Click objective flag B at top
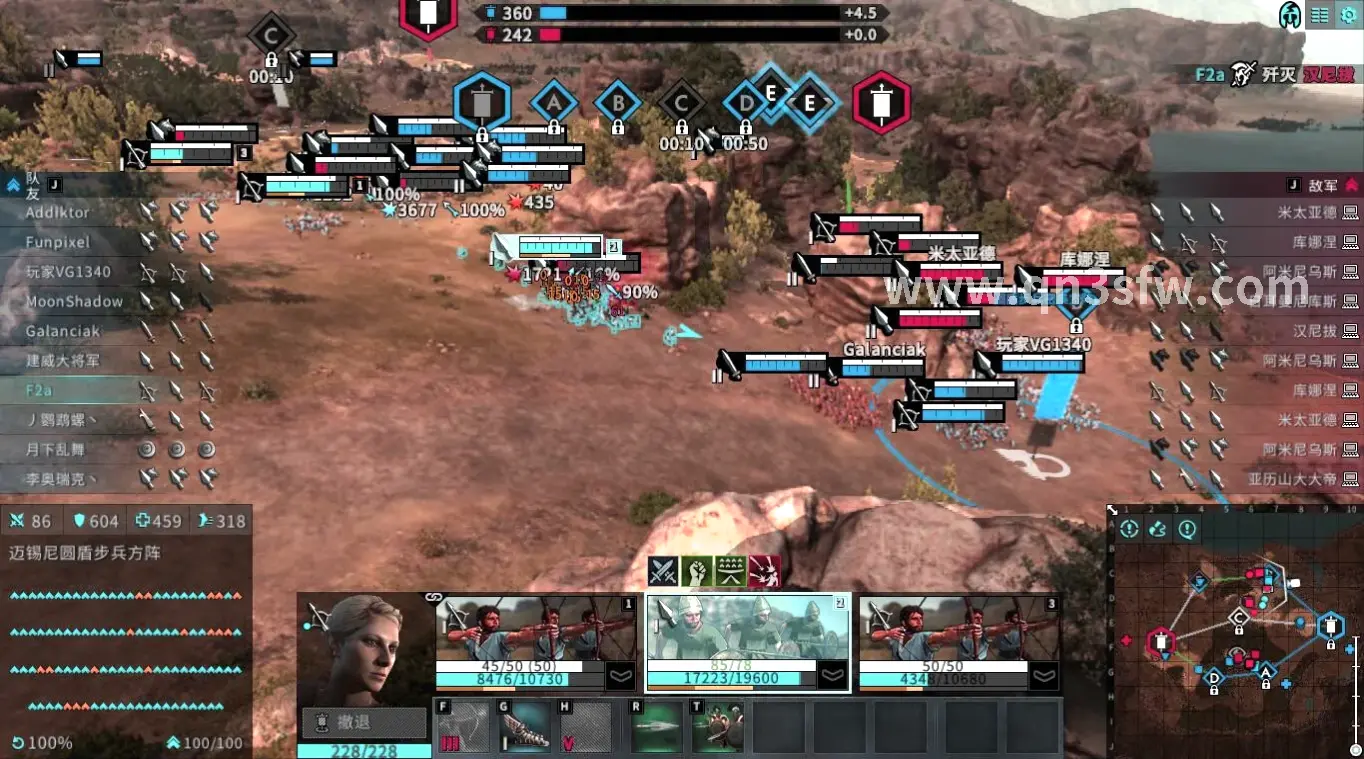 tap(617, 103)
